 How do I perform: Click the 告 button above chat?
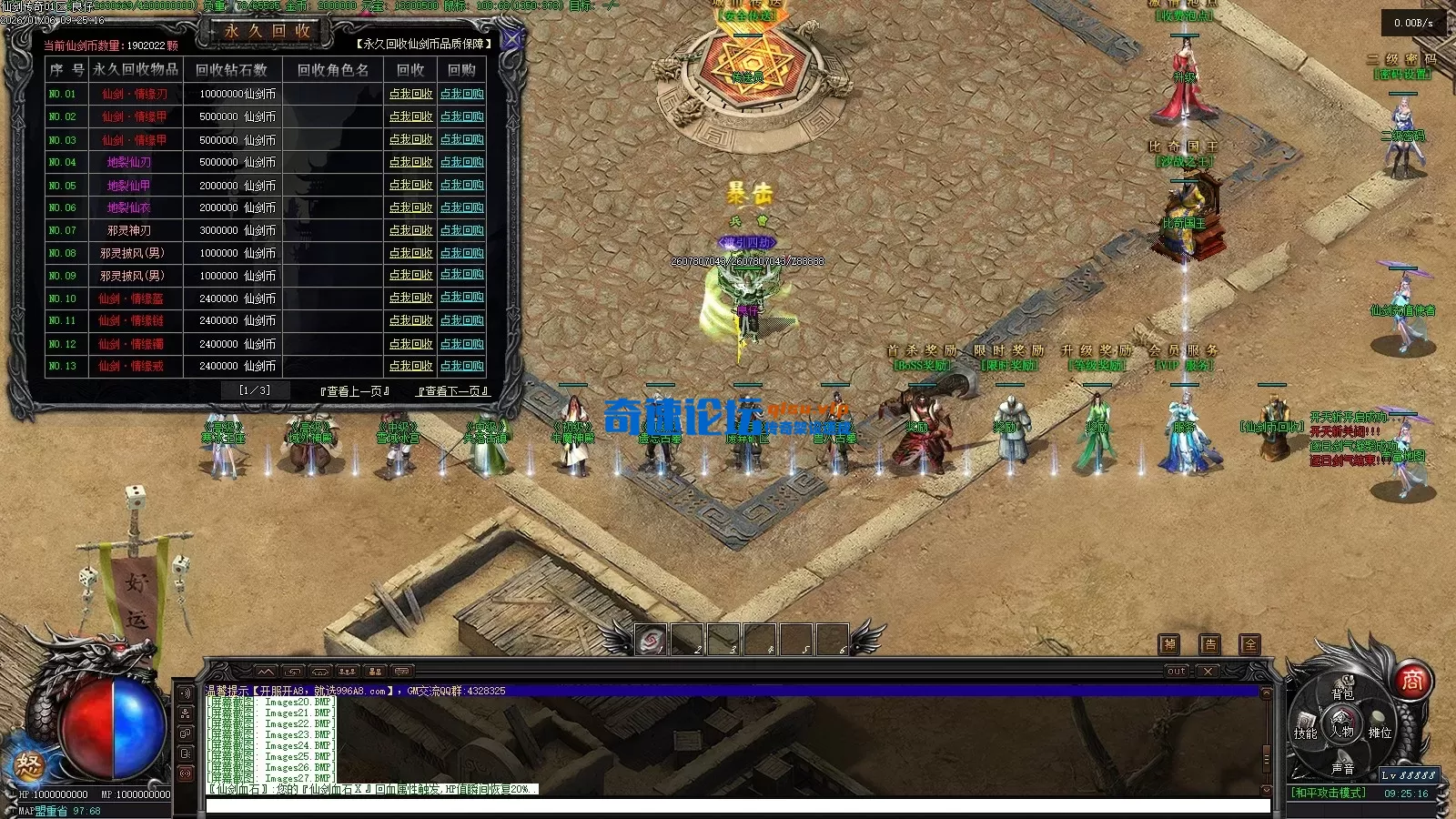point(1209,644)
